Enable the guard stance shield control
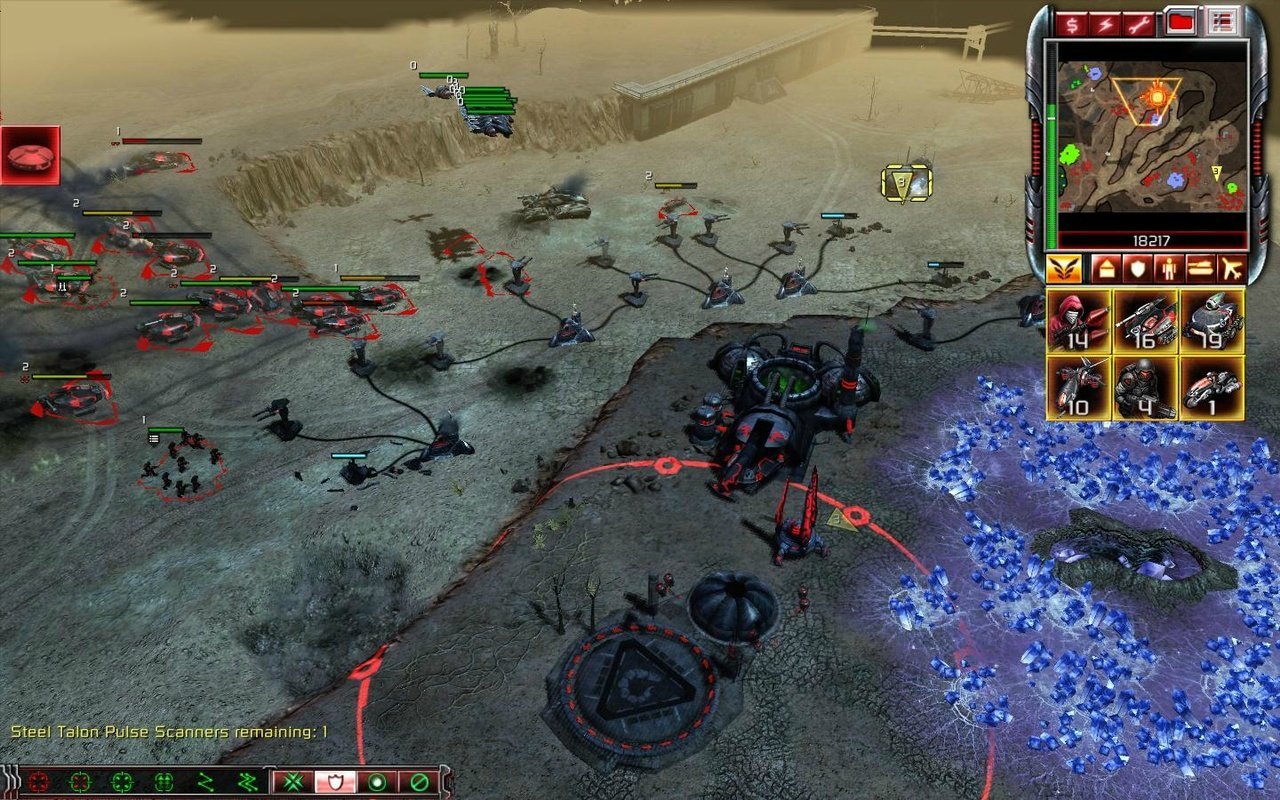The image size is (1280, 800). [x=336, y=782]
